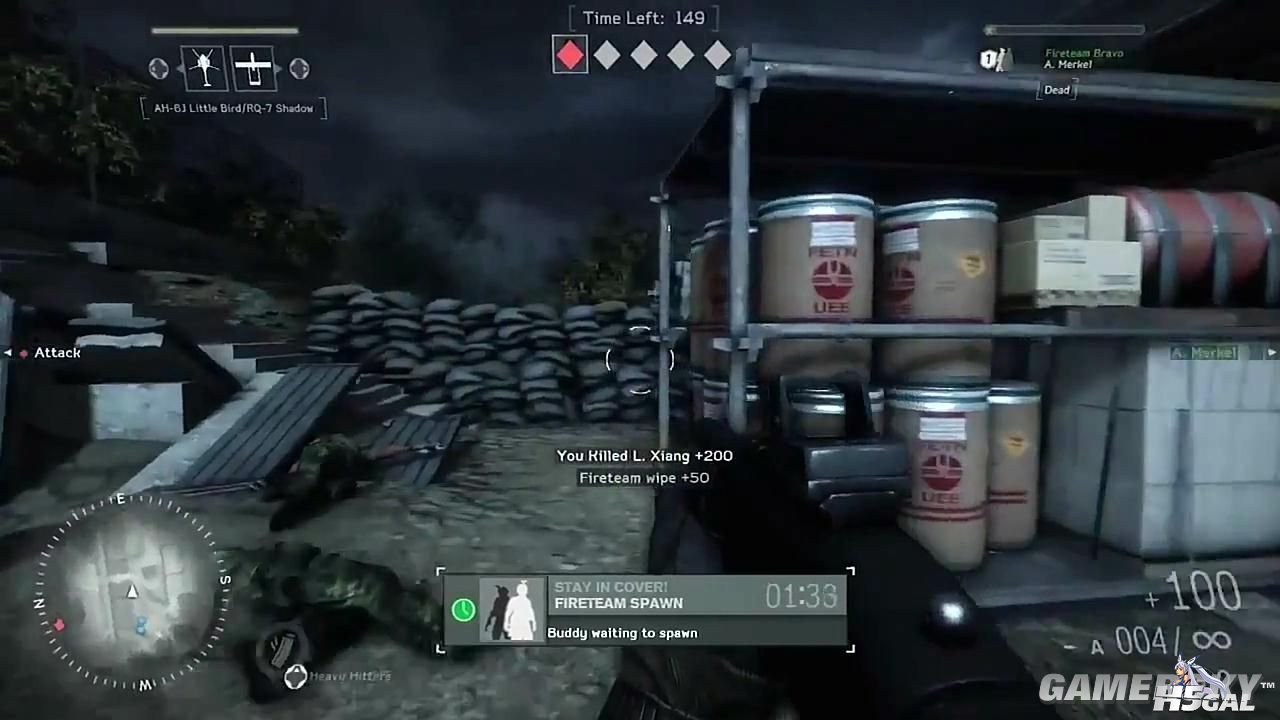Click the A. Merkel buddy name tag
This screenshot has width=1280, height=720.
pos(1204,352)
